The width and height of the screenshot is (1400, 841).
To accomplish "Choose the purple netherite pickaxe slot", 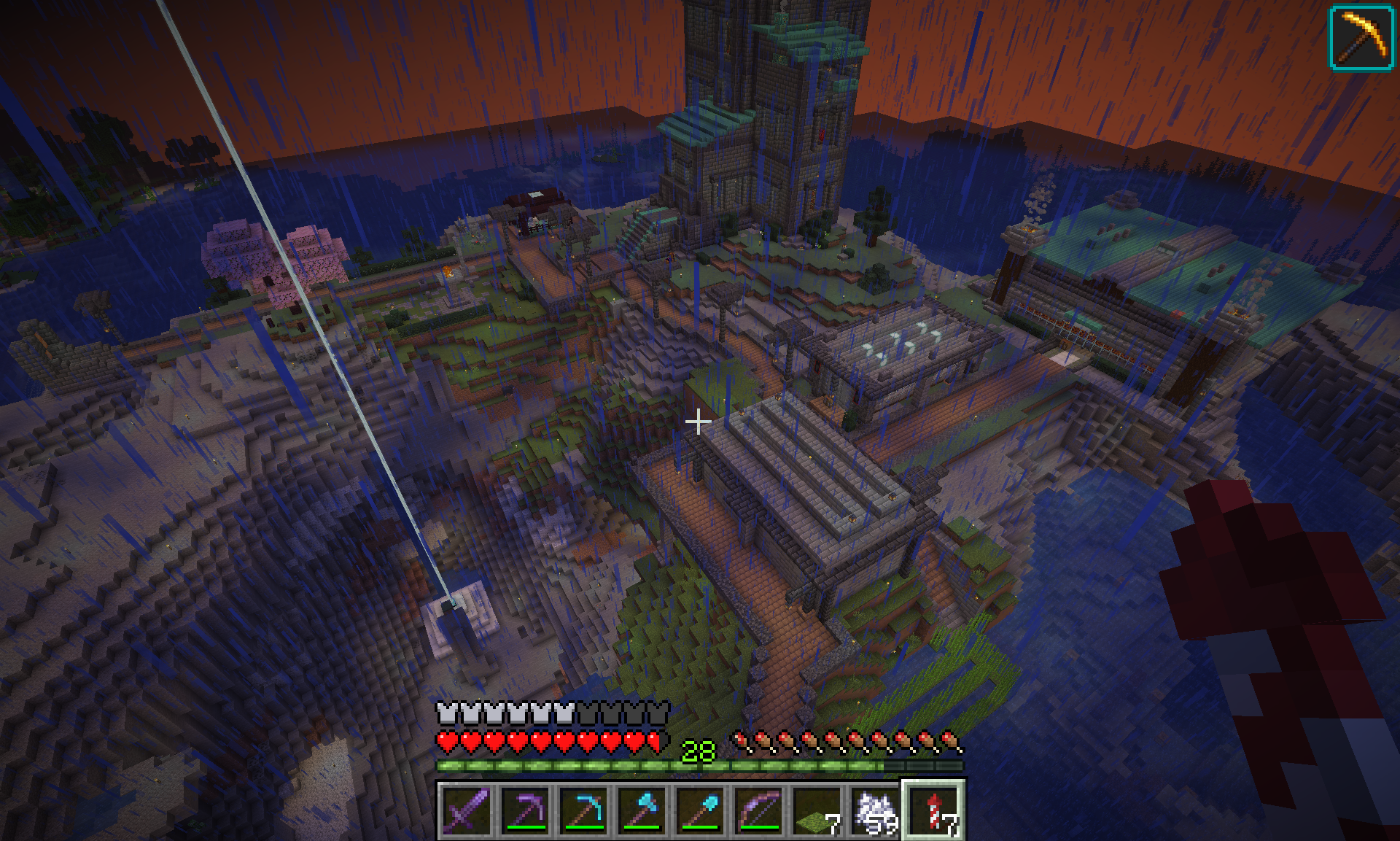I will (525, 808).
